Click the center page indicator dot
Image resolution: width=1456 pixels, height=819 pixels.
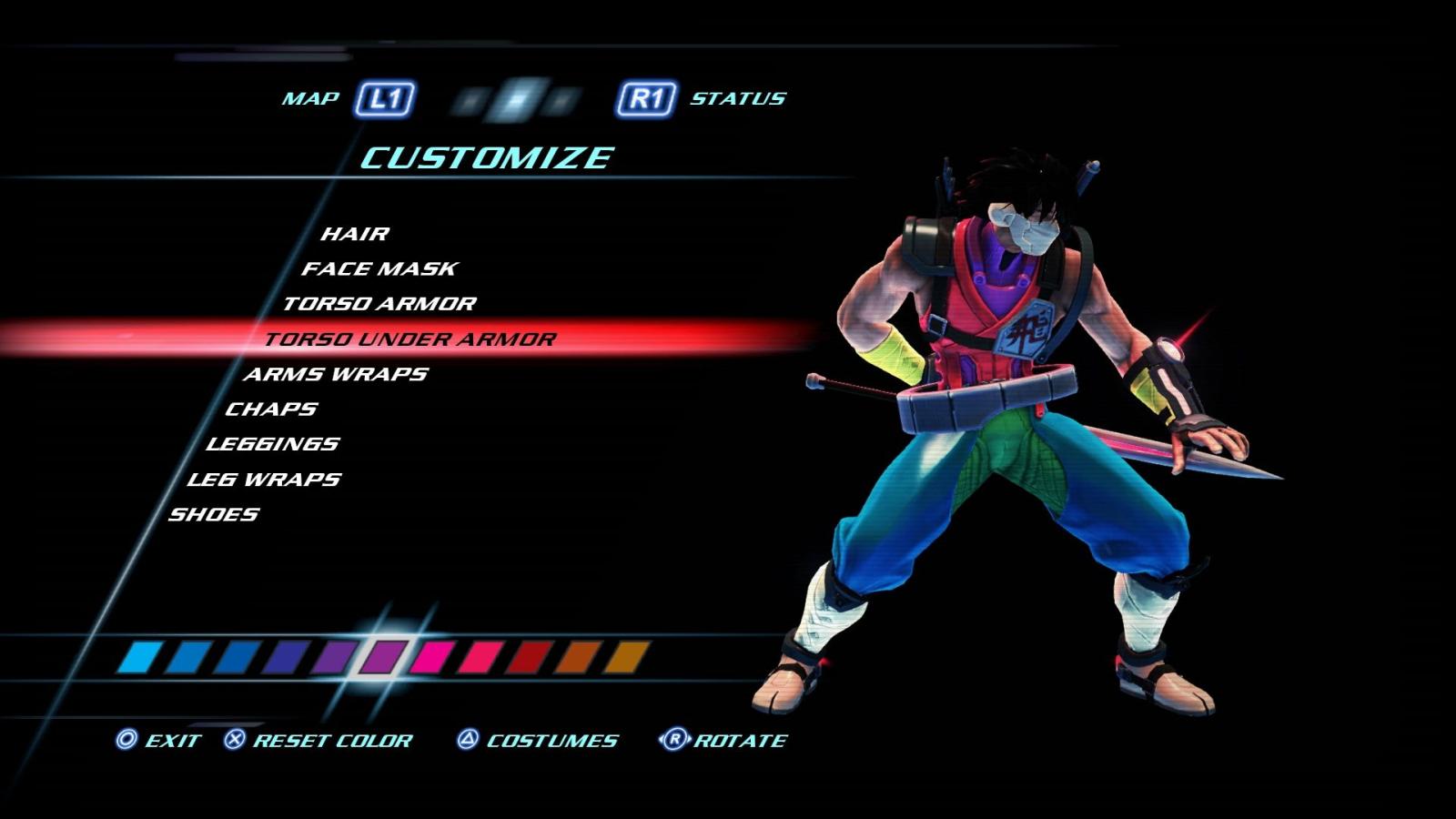coord(515,98)
